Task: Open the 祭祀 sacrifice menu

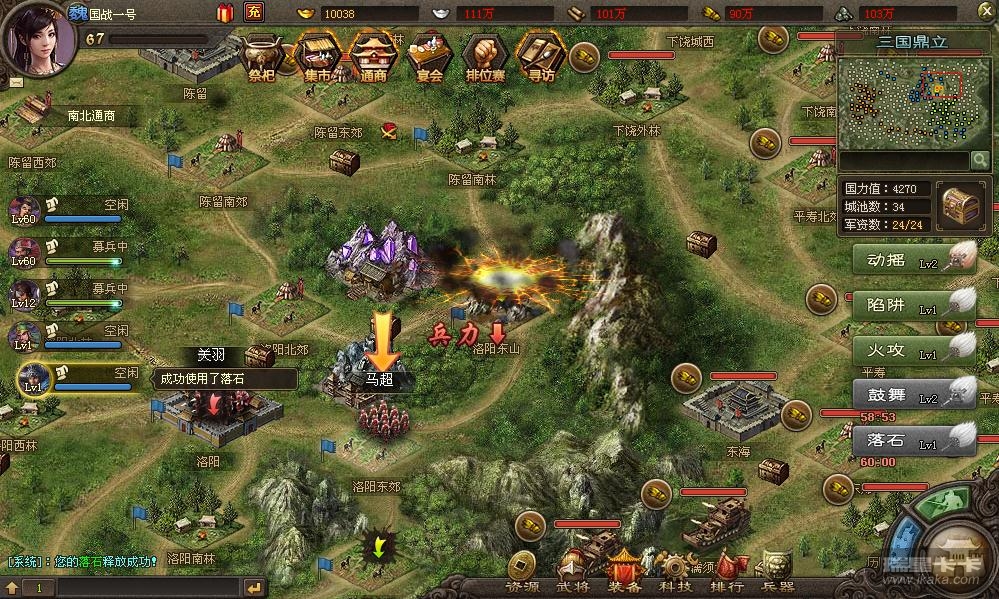Action: [x=264, y=56]
